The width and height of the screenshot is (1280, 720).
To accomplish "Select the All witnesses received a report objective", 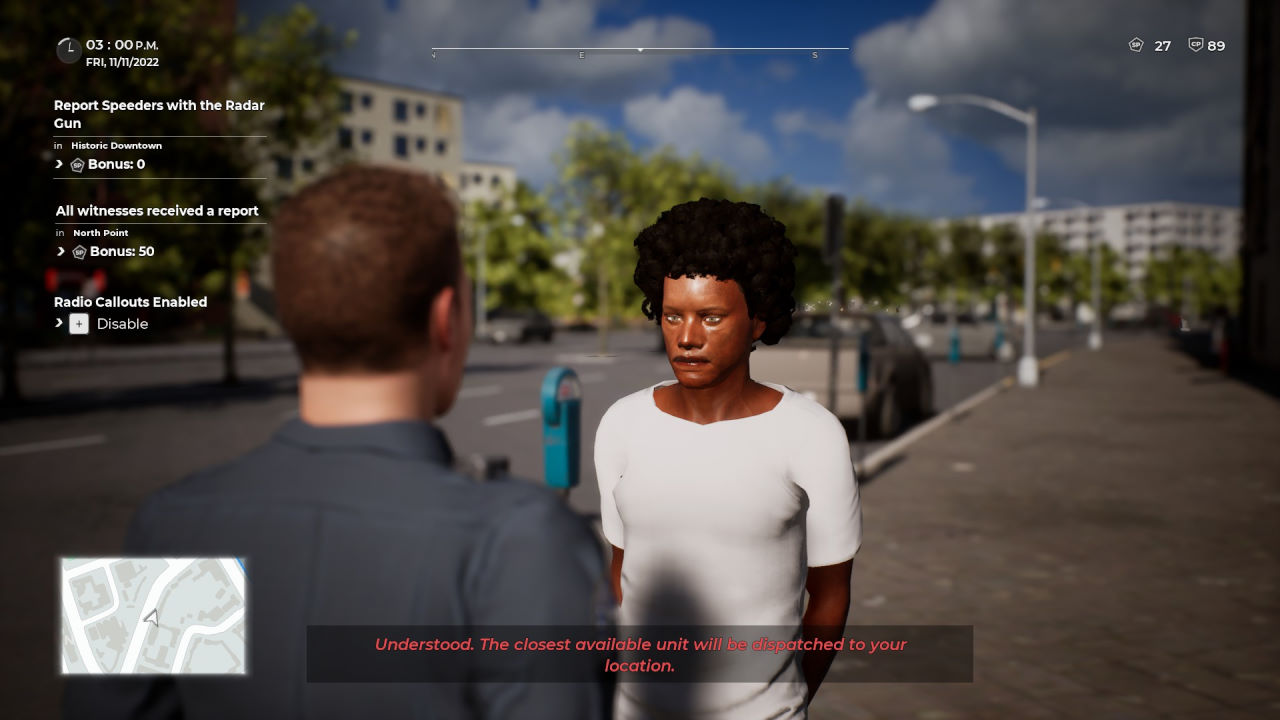I will point(157,211).
